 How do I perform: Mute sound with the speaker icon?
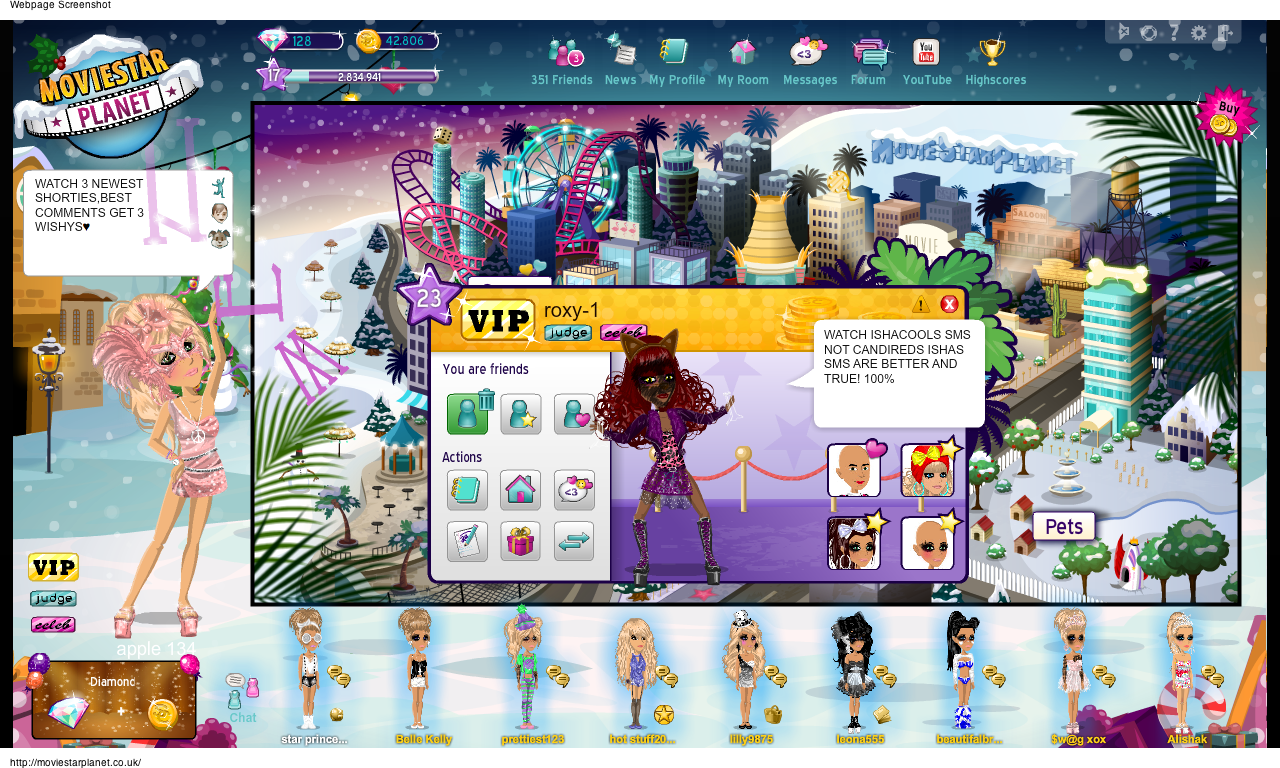click(1123, 32)
